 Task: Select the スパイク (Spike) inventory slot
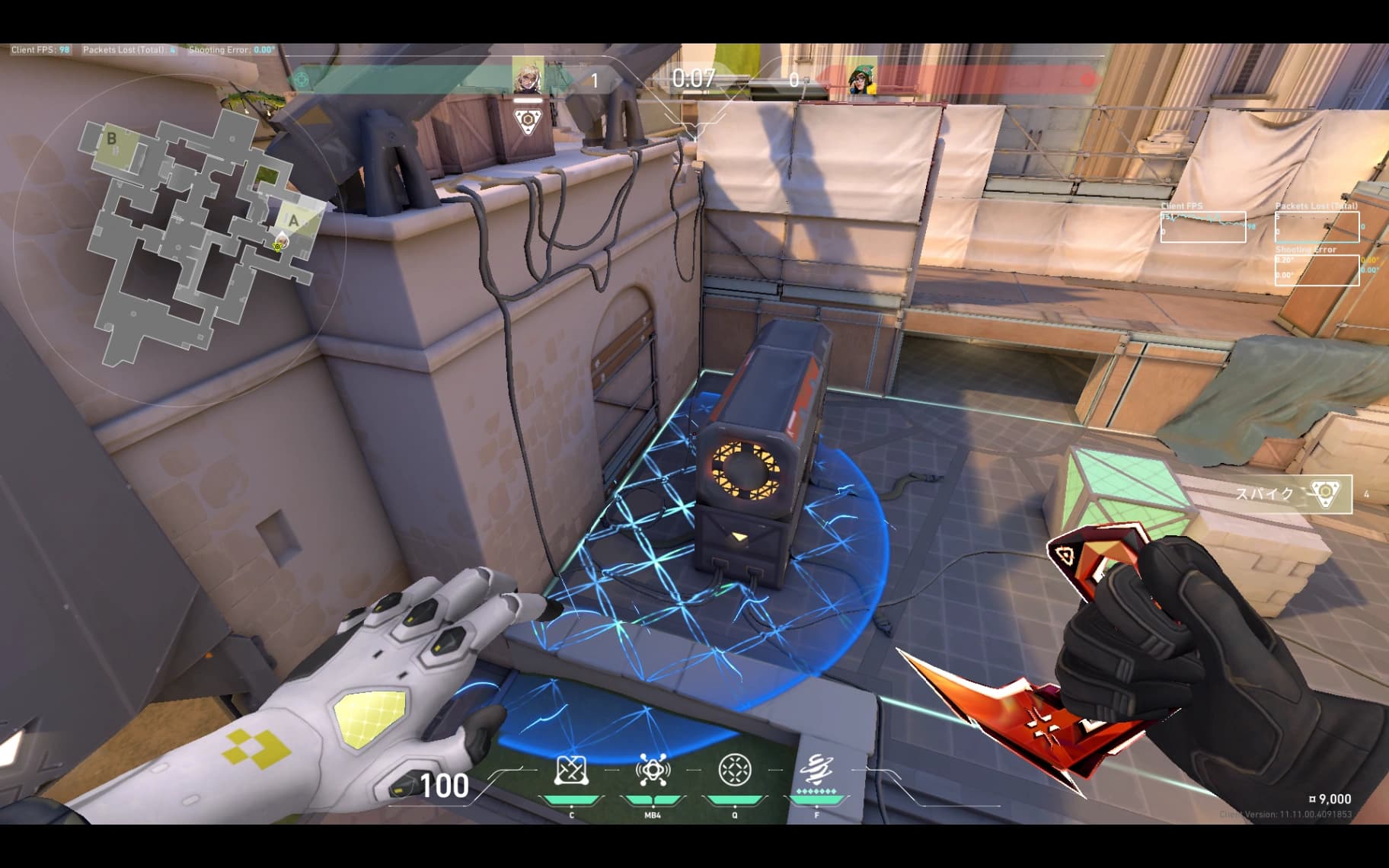(1293, 493)
